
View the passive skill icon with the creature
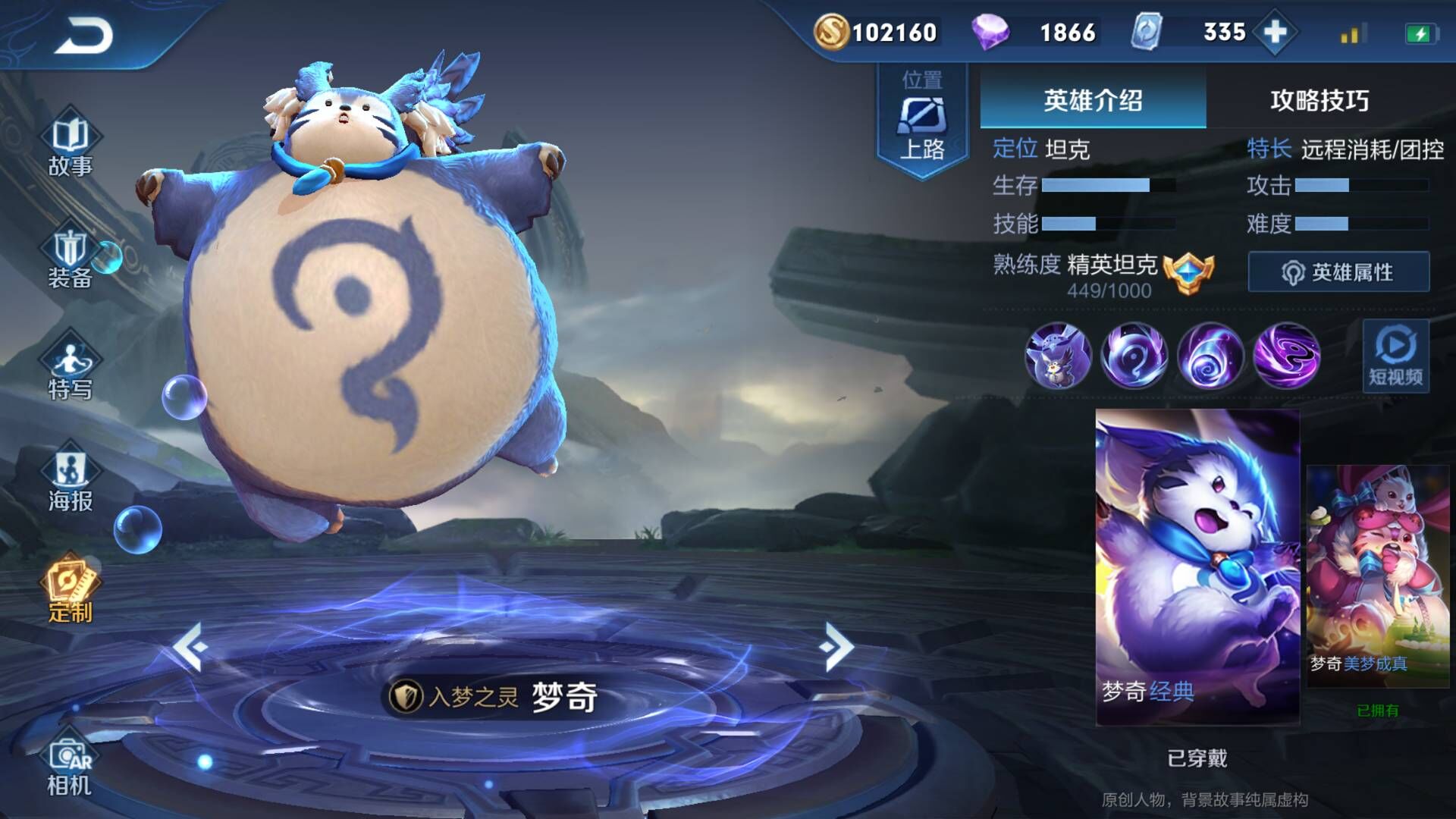(1058, 355)
